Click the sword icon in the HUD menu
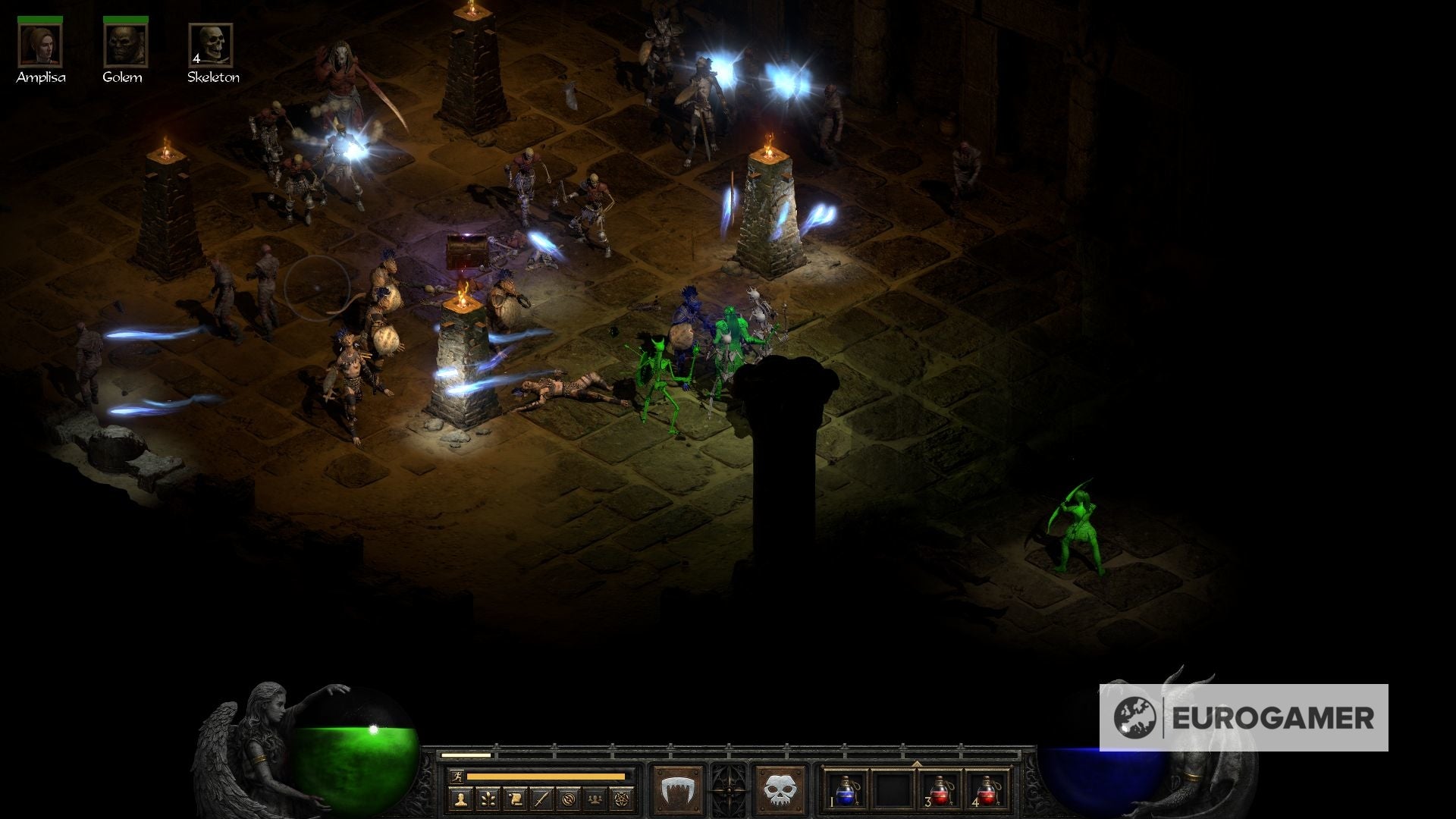The image size is (1456, 819). [541, 799]
